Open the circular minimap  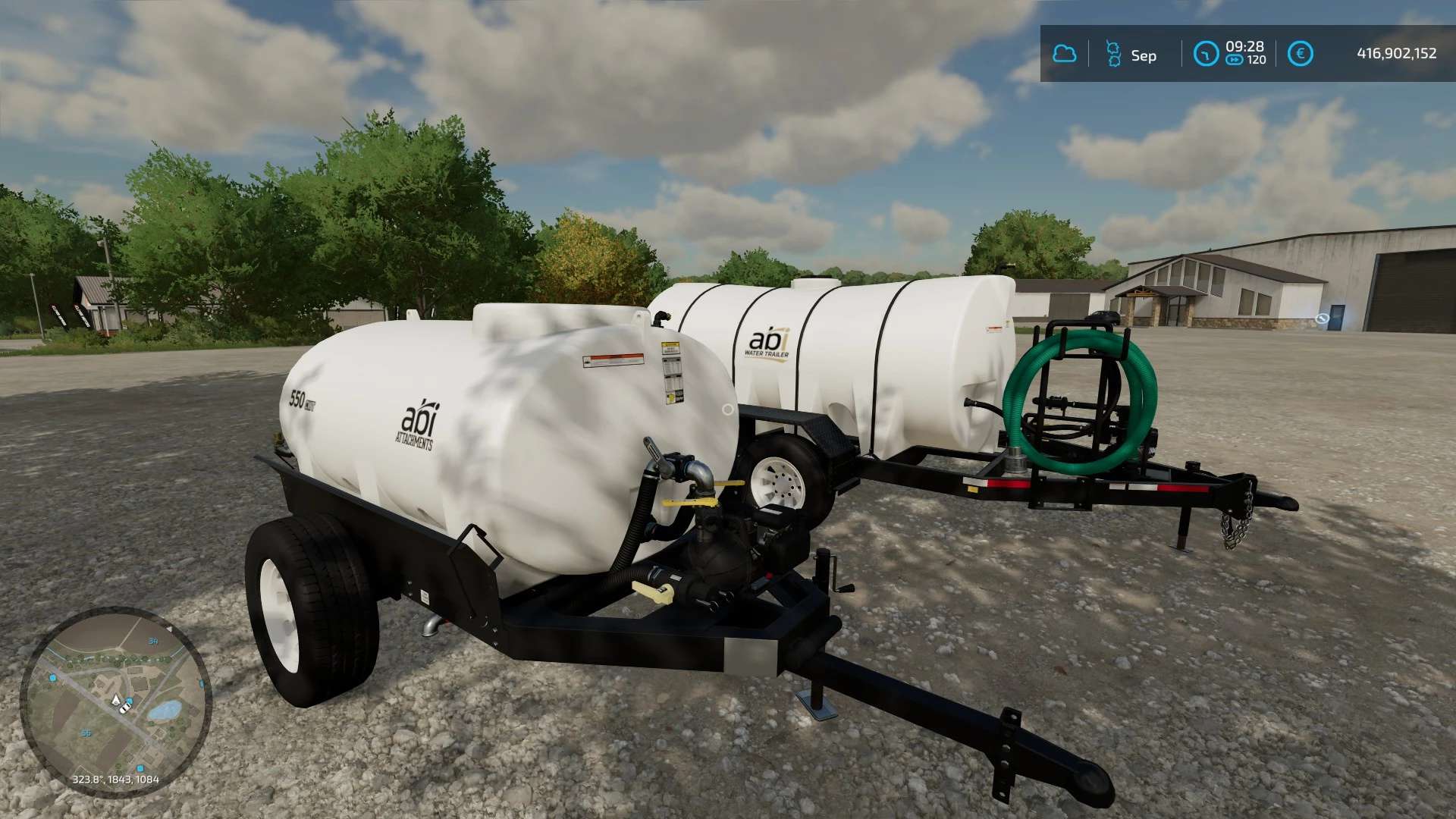click(115, 702)
